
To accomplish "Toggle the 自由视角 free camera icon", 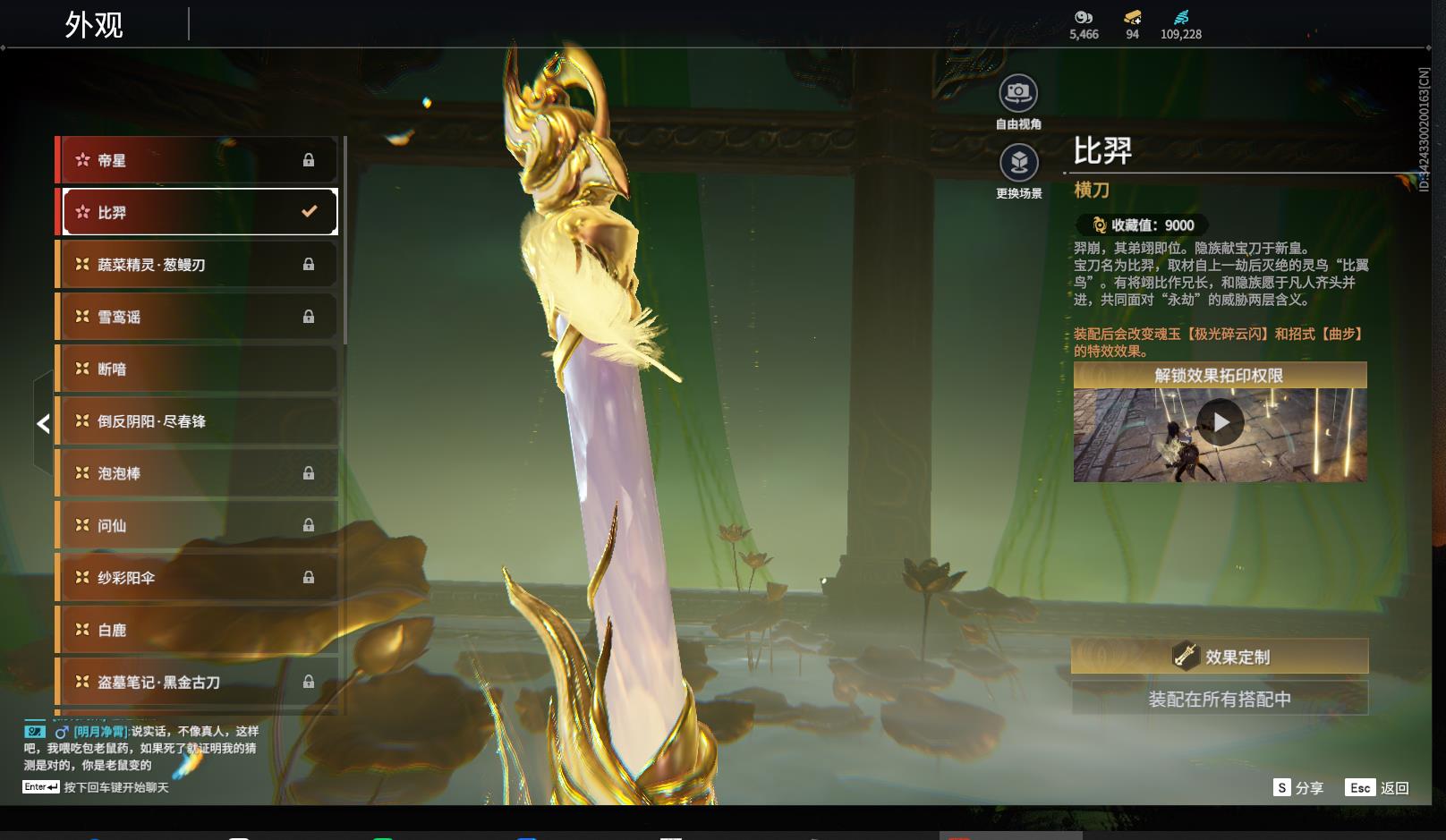I will (x=1018, y=93).
